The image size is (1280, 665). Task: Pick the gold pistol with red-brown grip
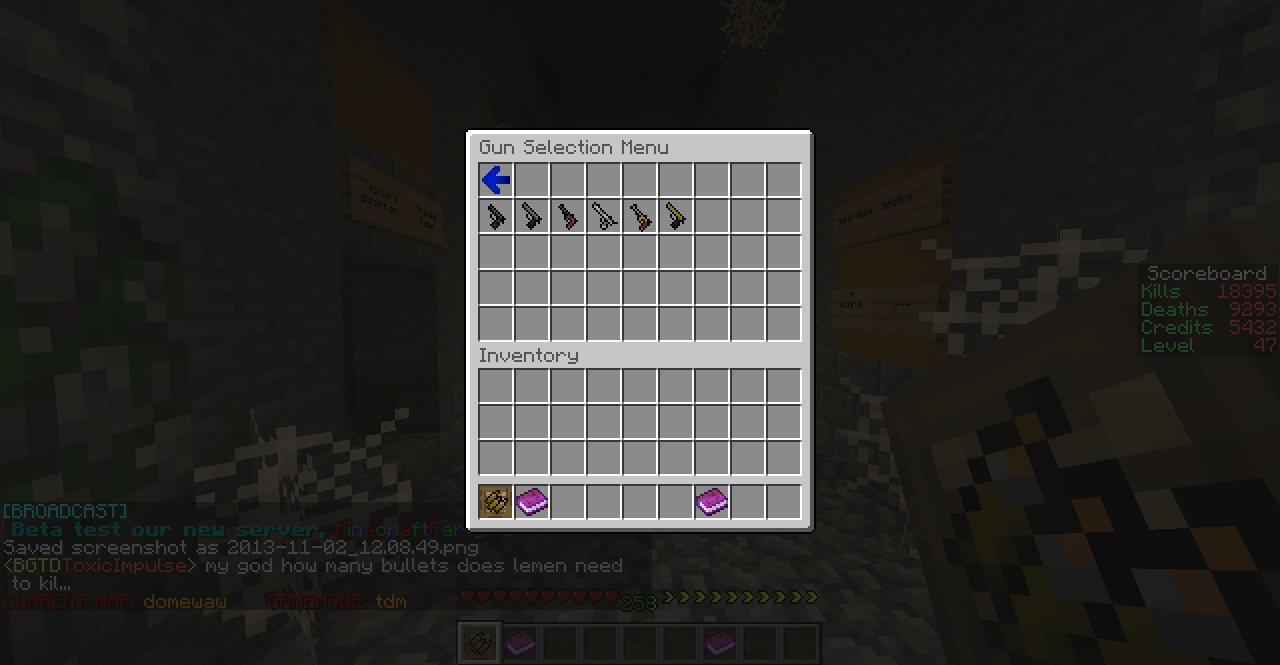click(640, 216)
